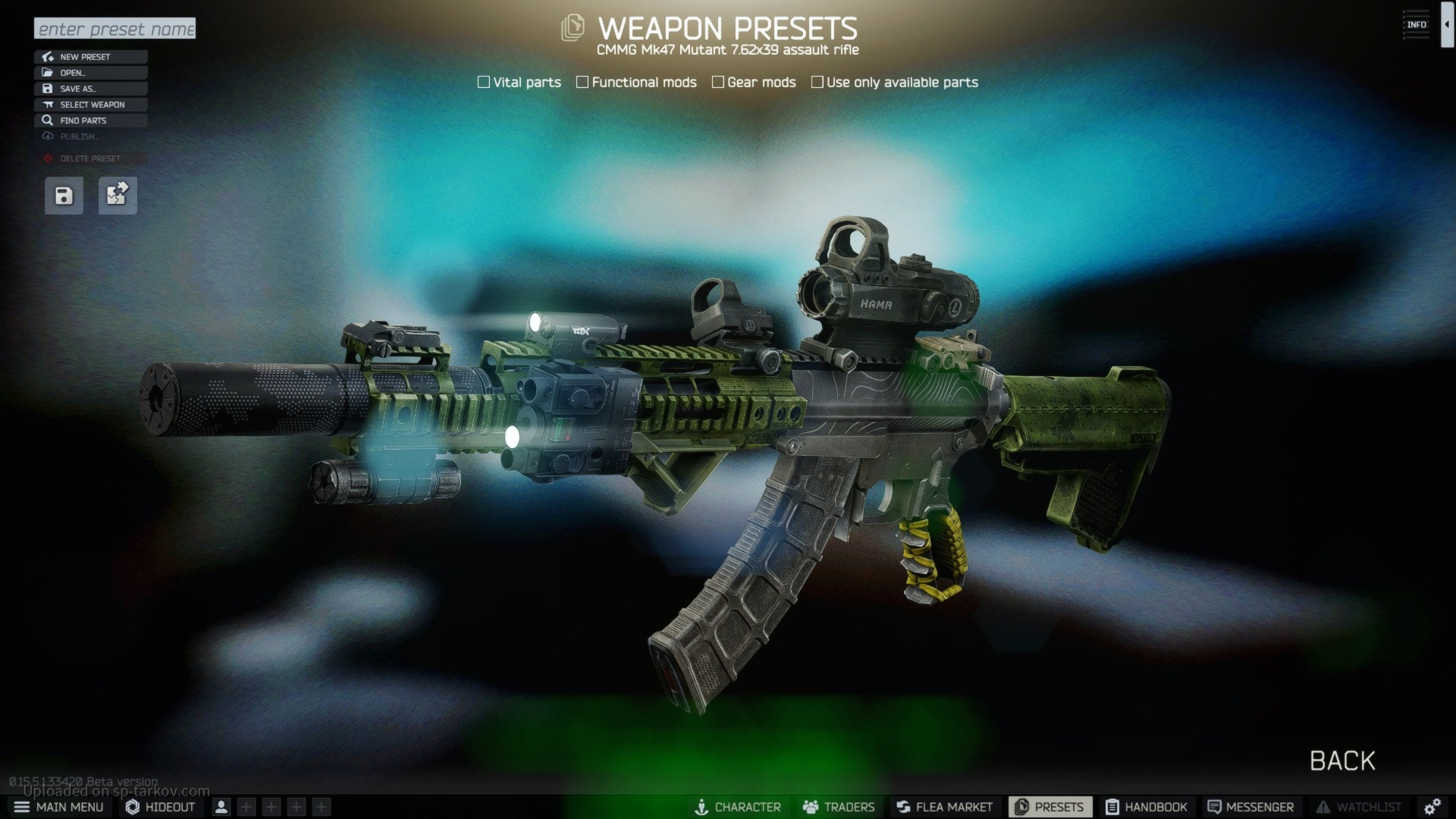The image size is (1456, 819).
Task: Open the Select Weapon option
Action: [90, 105]
